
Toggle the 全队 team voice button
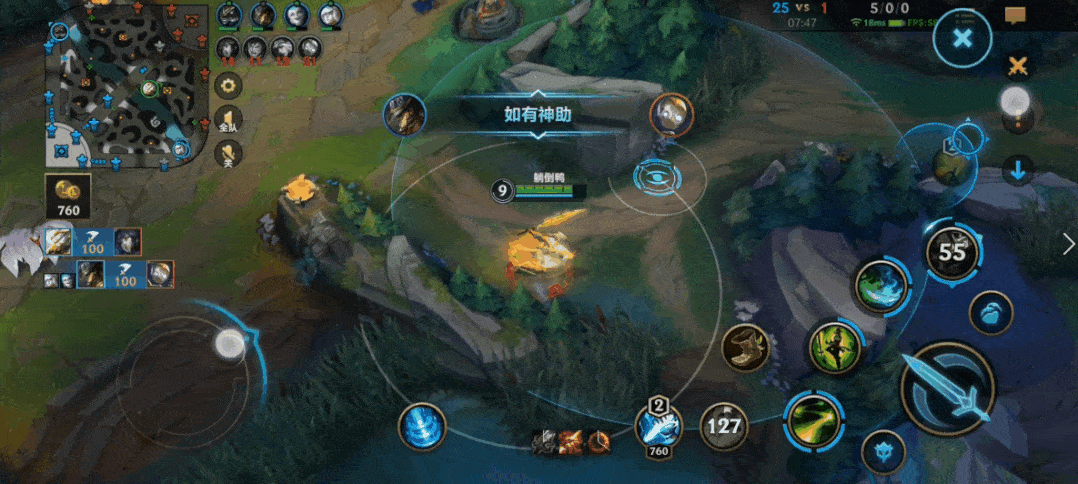229,120
